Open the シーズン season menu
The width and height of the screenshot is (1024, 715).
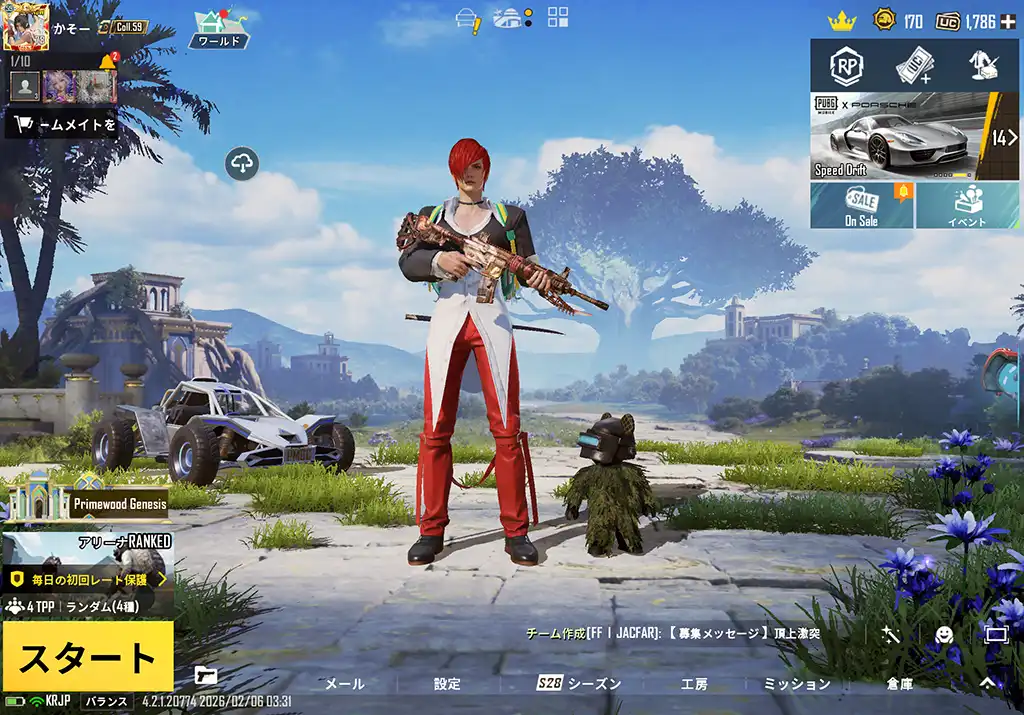(579, 684)
